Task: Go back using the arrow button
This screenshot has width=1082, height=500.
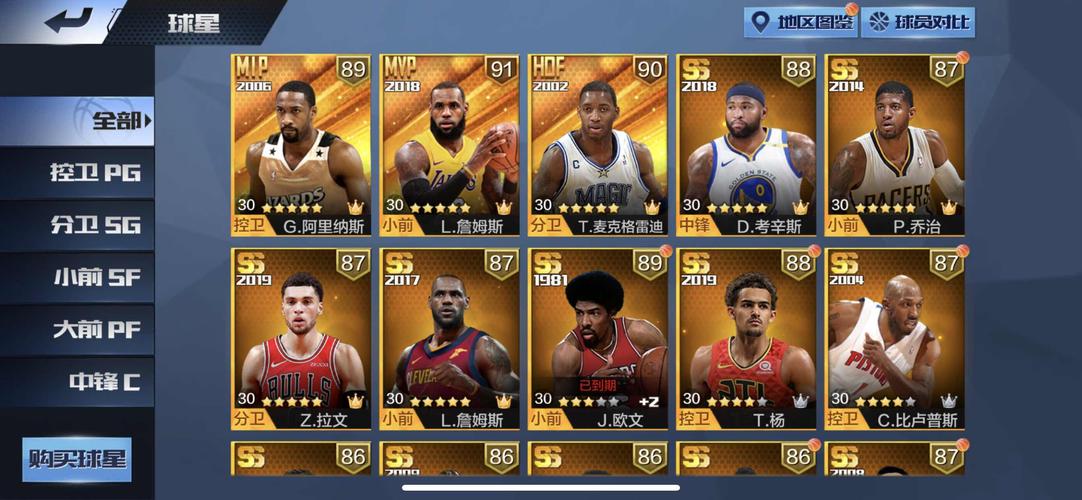Action: pos(69,21)
